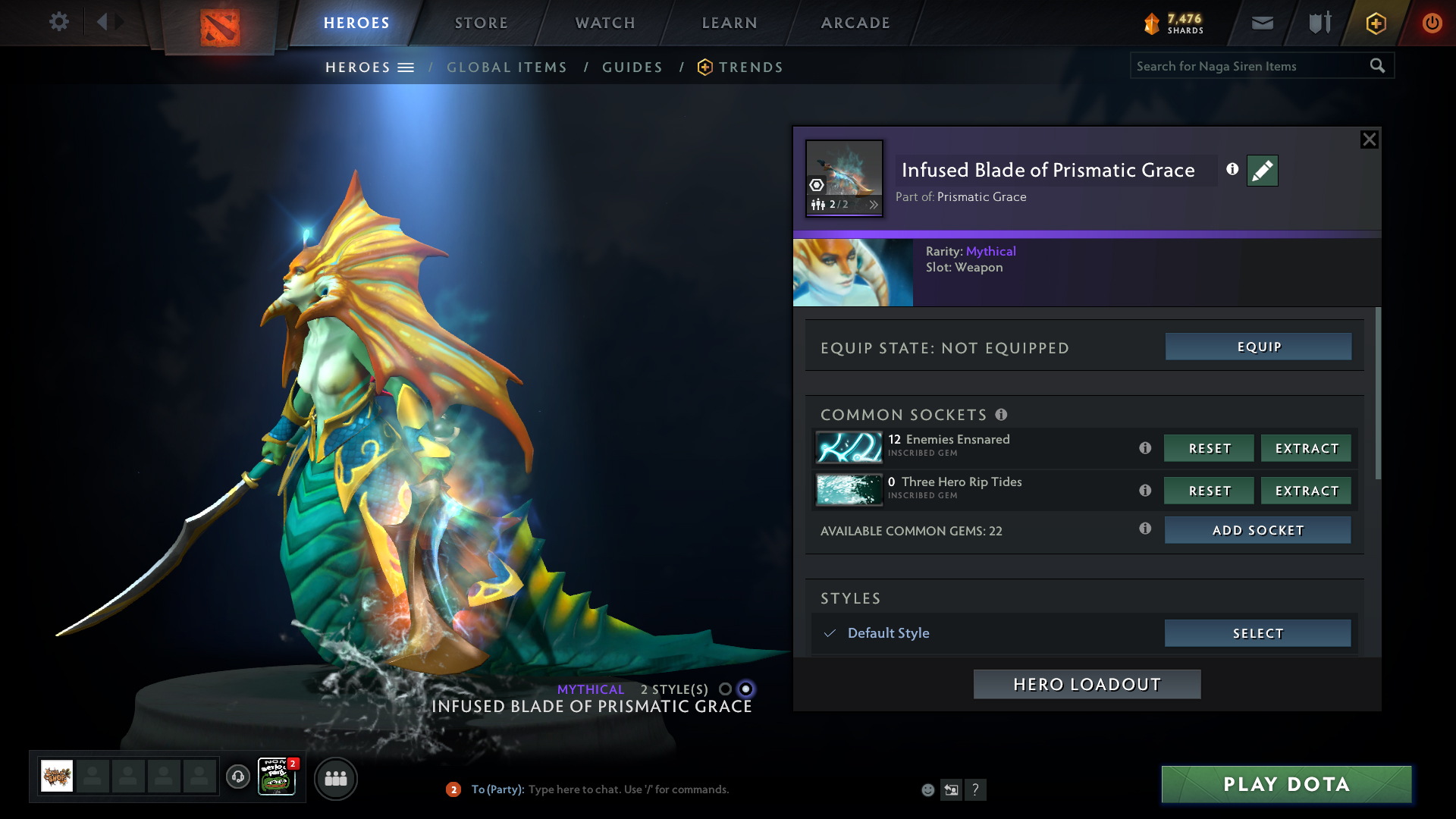Go to the Learn tab
The width and height of the screenshot is (1456, 819).
click(x=730, y=23)
